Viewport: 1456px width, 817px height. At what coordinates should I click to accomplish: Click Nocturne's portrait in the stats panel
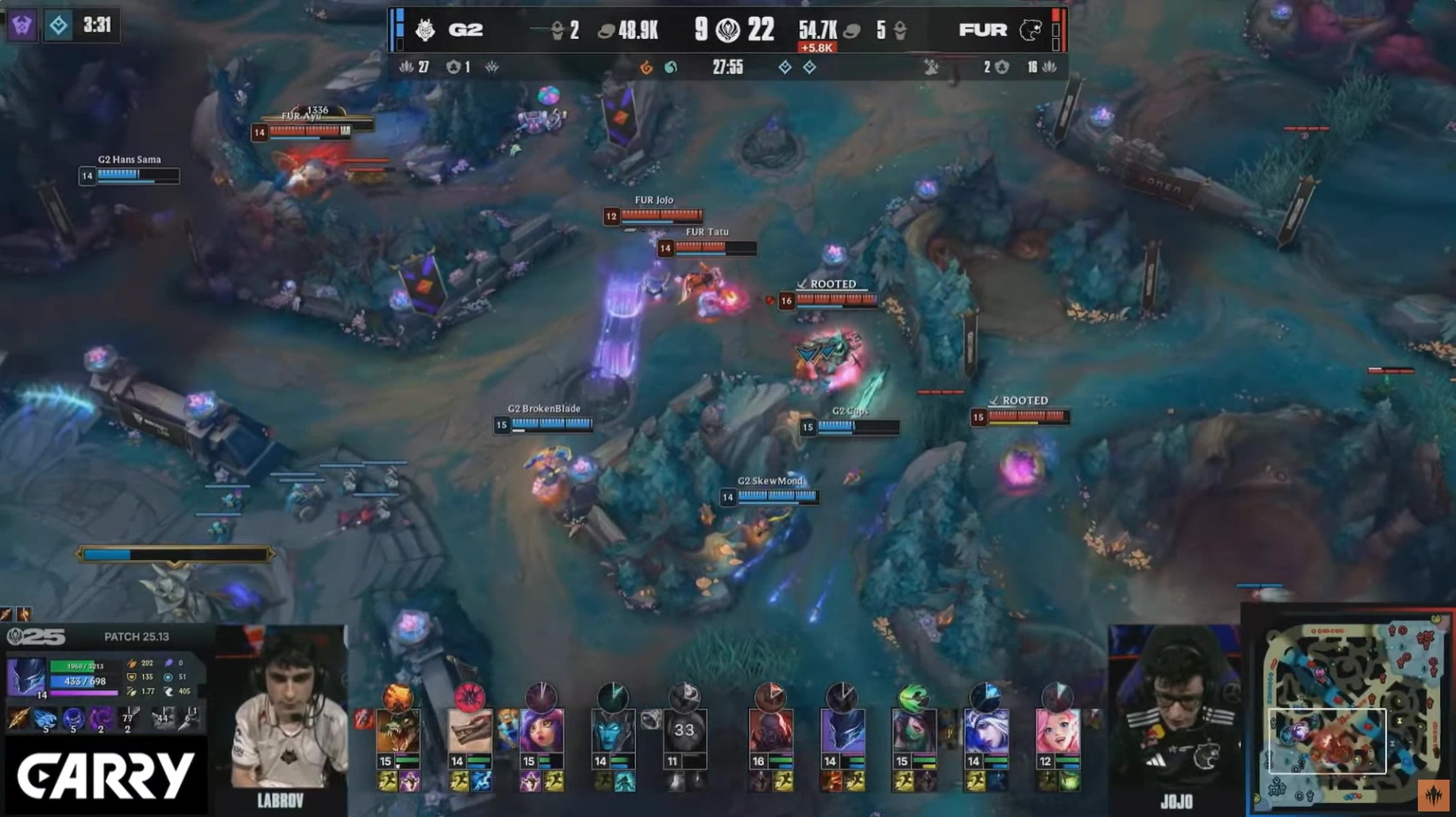[25, 676]
